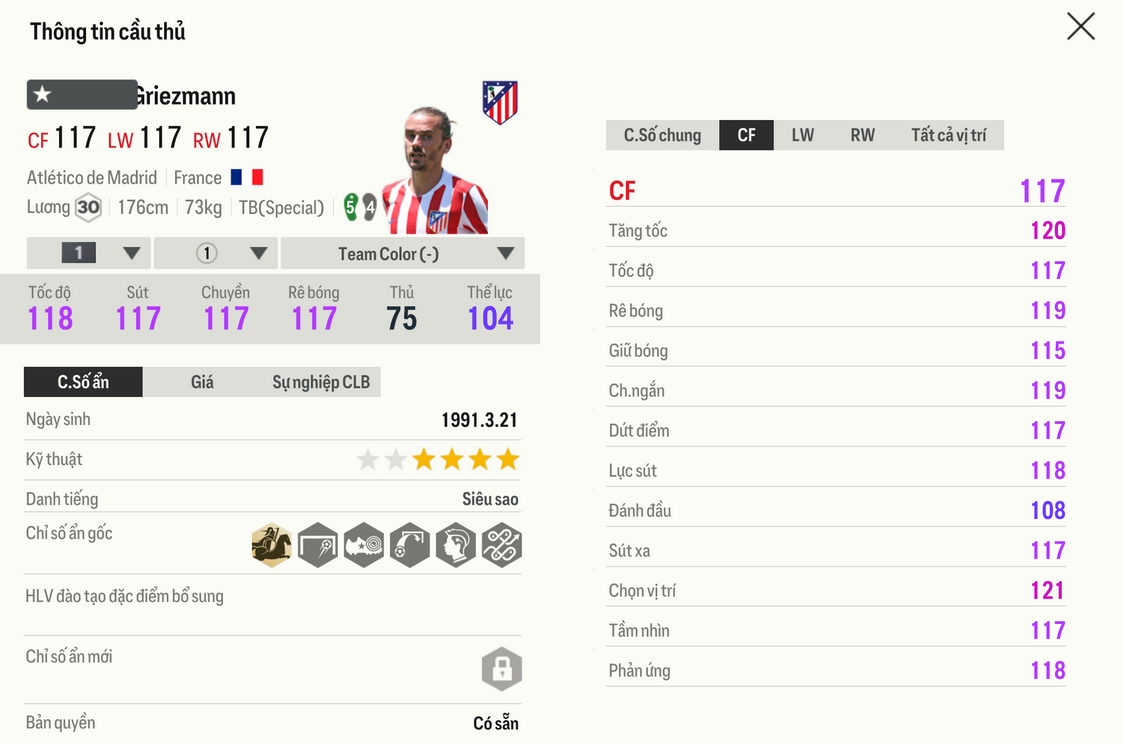
Task: Open the Sự nghiệp CLB tab
Action: [x=321, y=382]
